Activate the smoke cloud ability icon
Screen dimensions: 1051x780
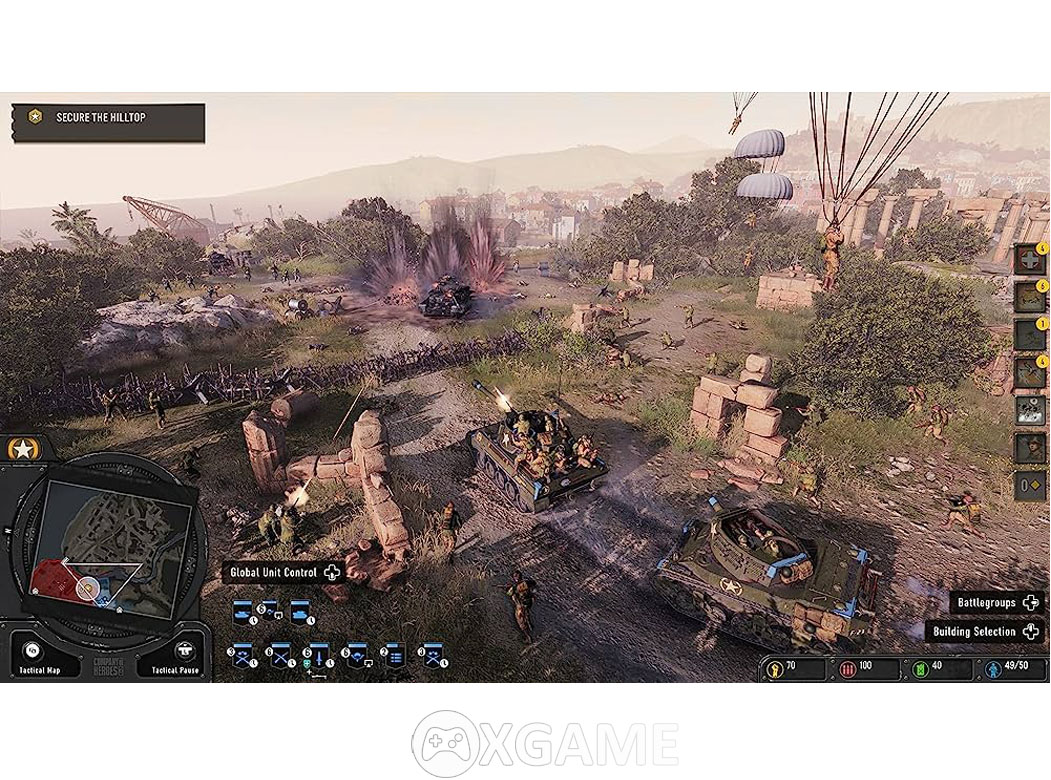[1030, 411]
